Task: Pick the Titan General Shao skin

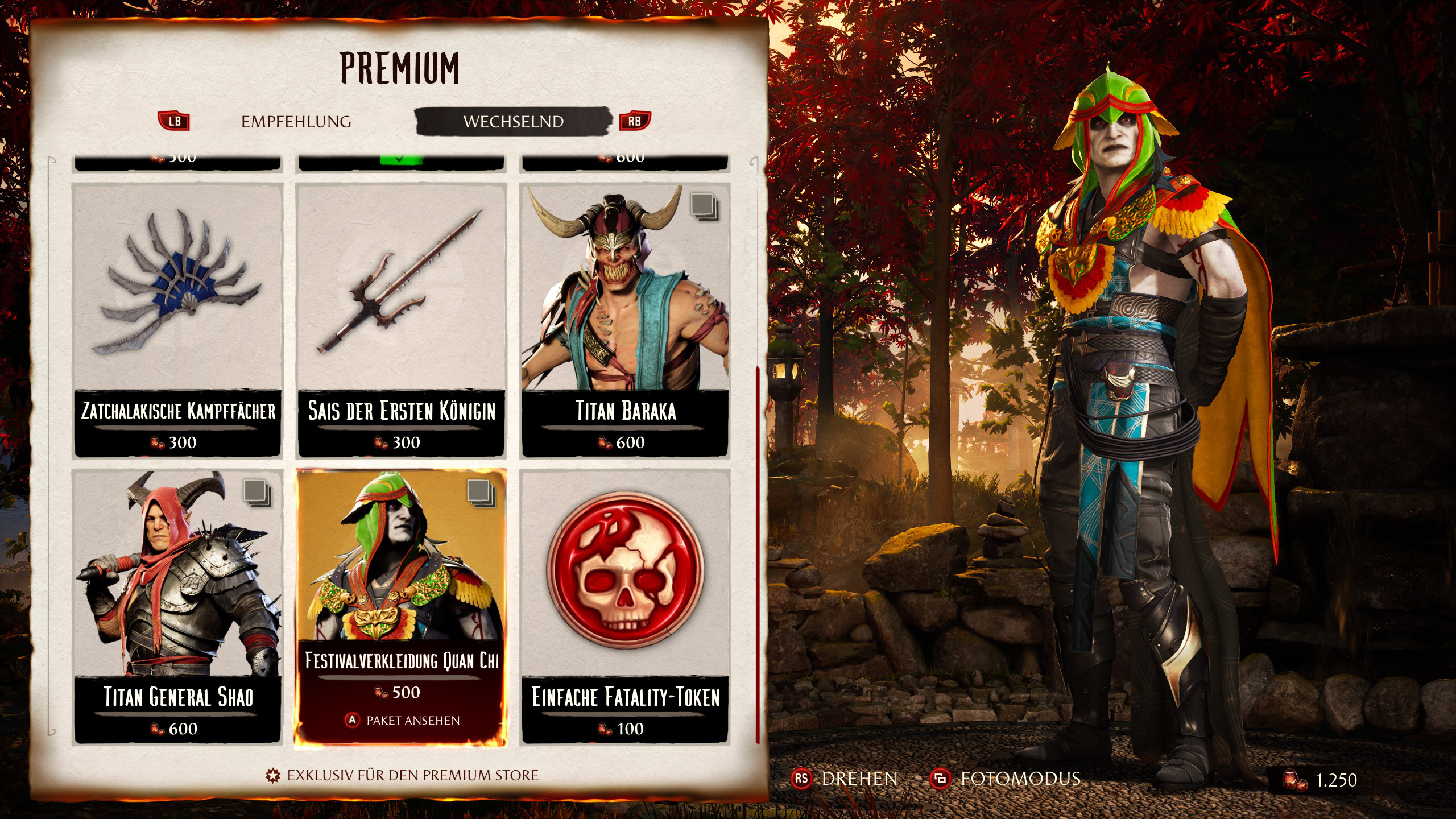Action: (x=178, y=606)
